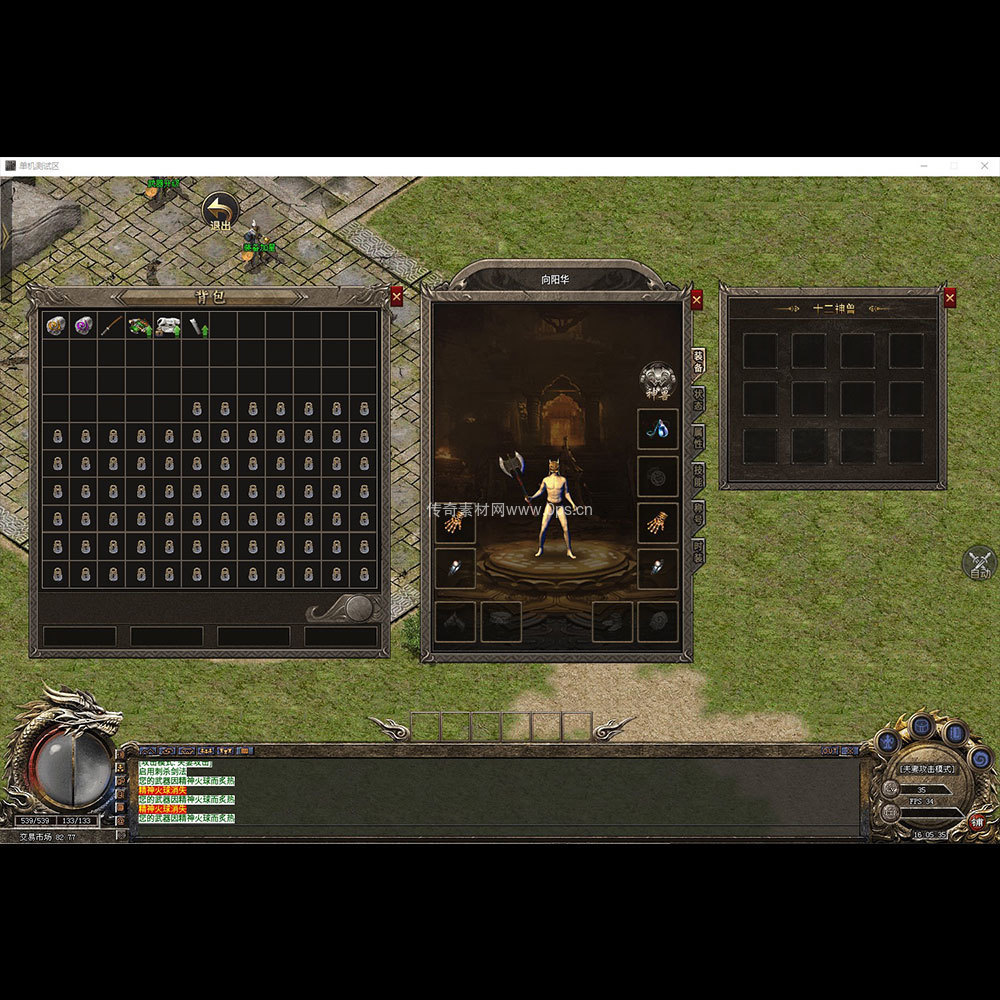Open the red 铺 shop button
The width and height of the screenshot is (1000, 1000).
(977, 822)
